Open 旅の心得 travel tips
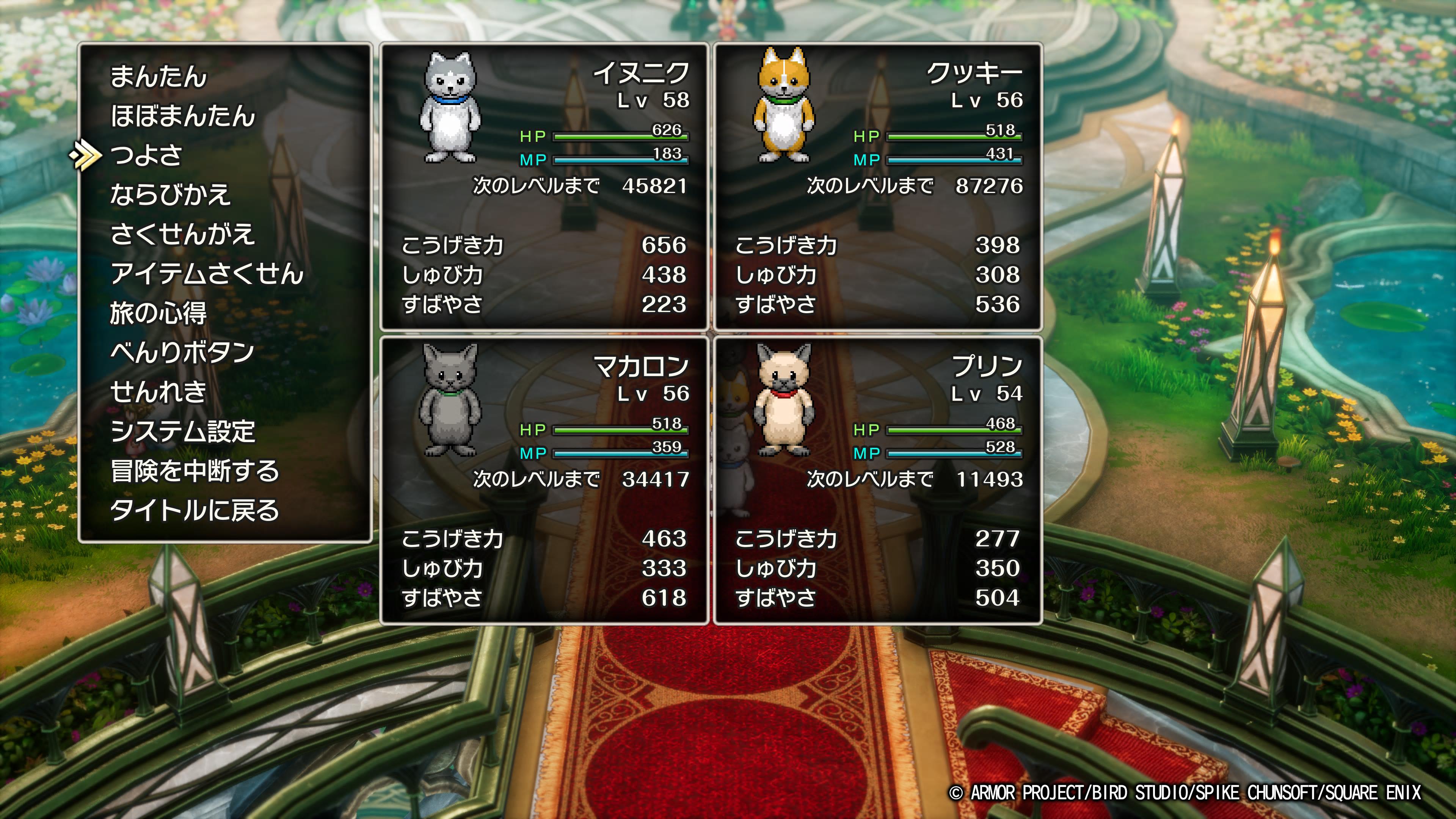1456x819 pixels. point(158,313)
